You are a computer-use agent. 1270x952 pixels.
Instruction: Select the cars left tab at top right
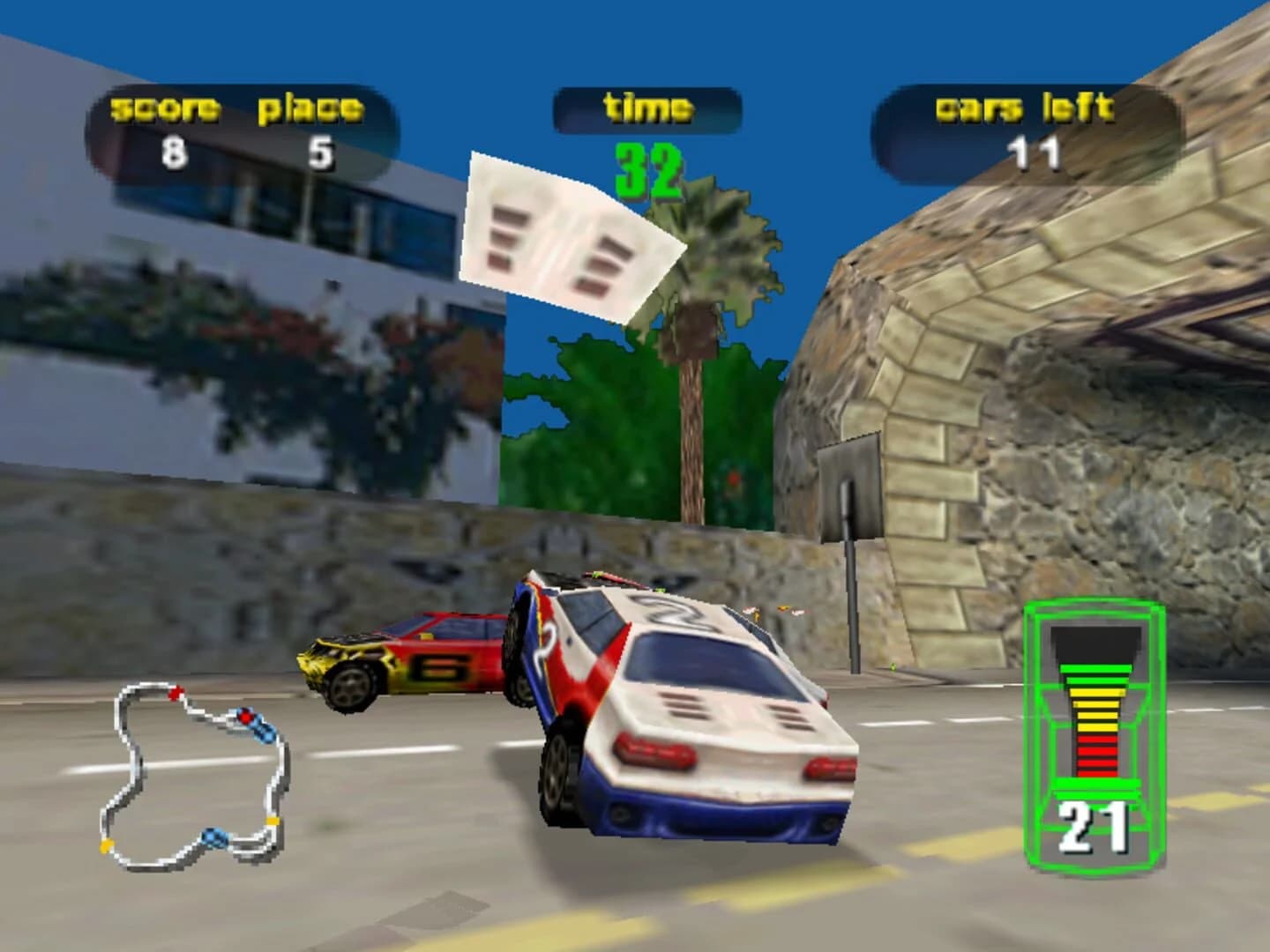[x=1027, y=108]
